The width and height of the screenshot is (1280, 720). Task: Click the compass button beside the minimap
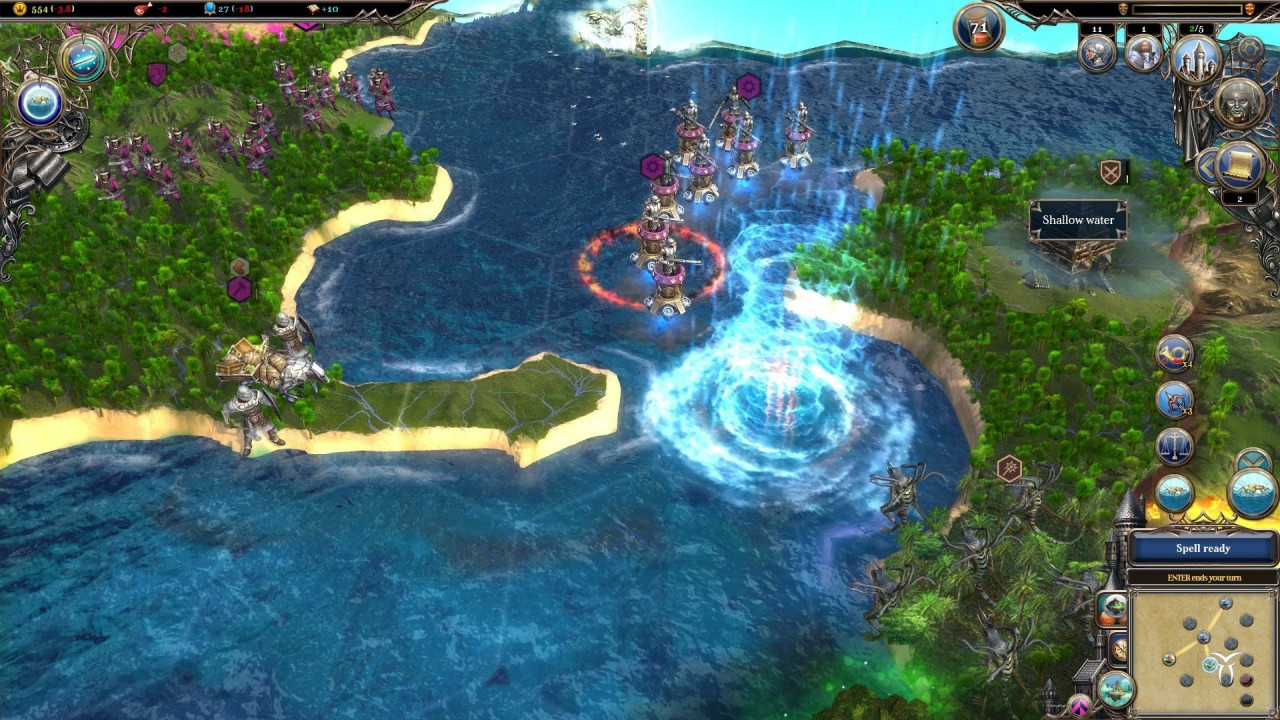pos(1118,649)
